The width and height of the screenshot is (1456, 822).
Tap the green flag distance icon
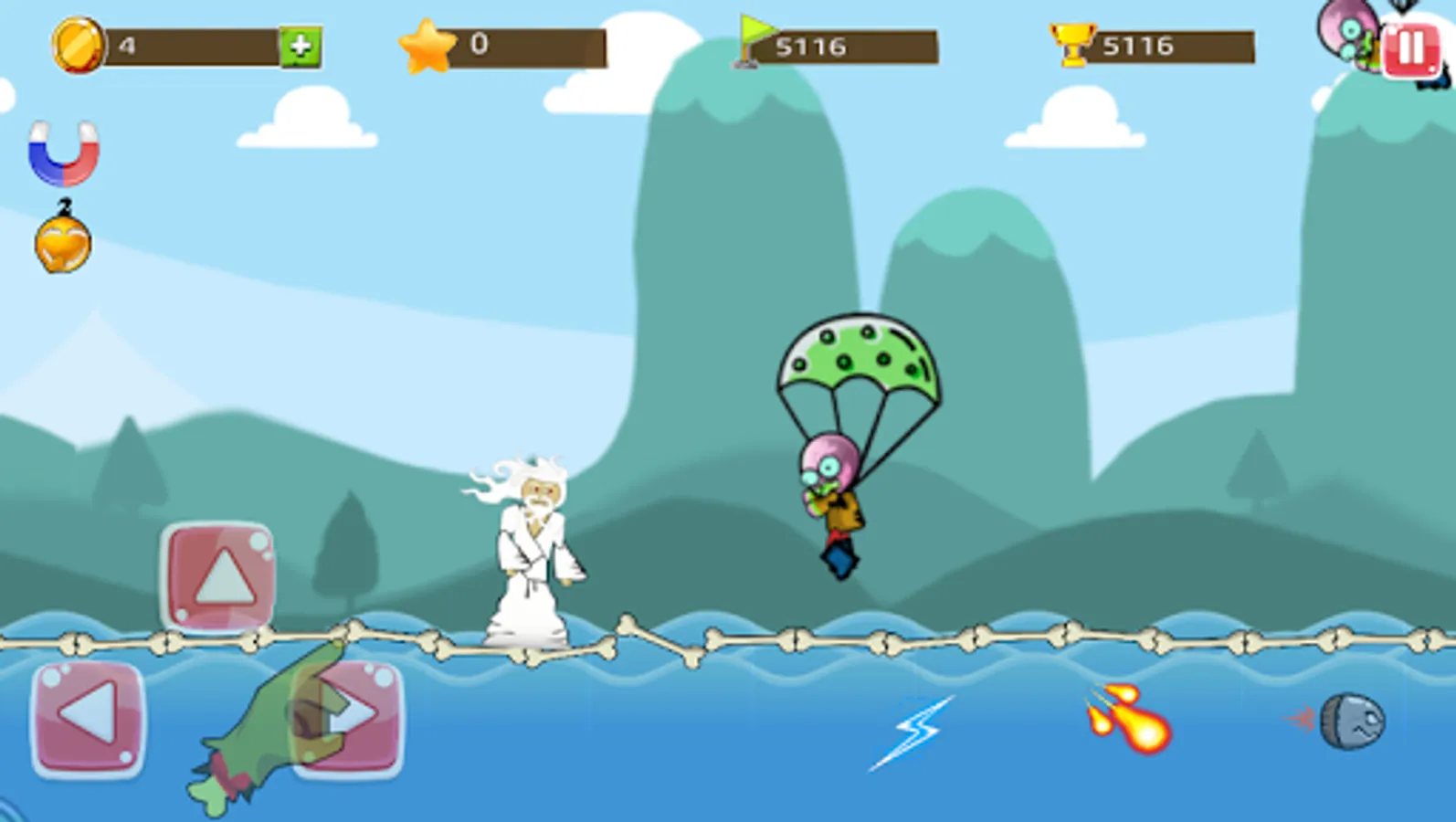point(751,40)
